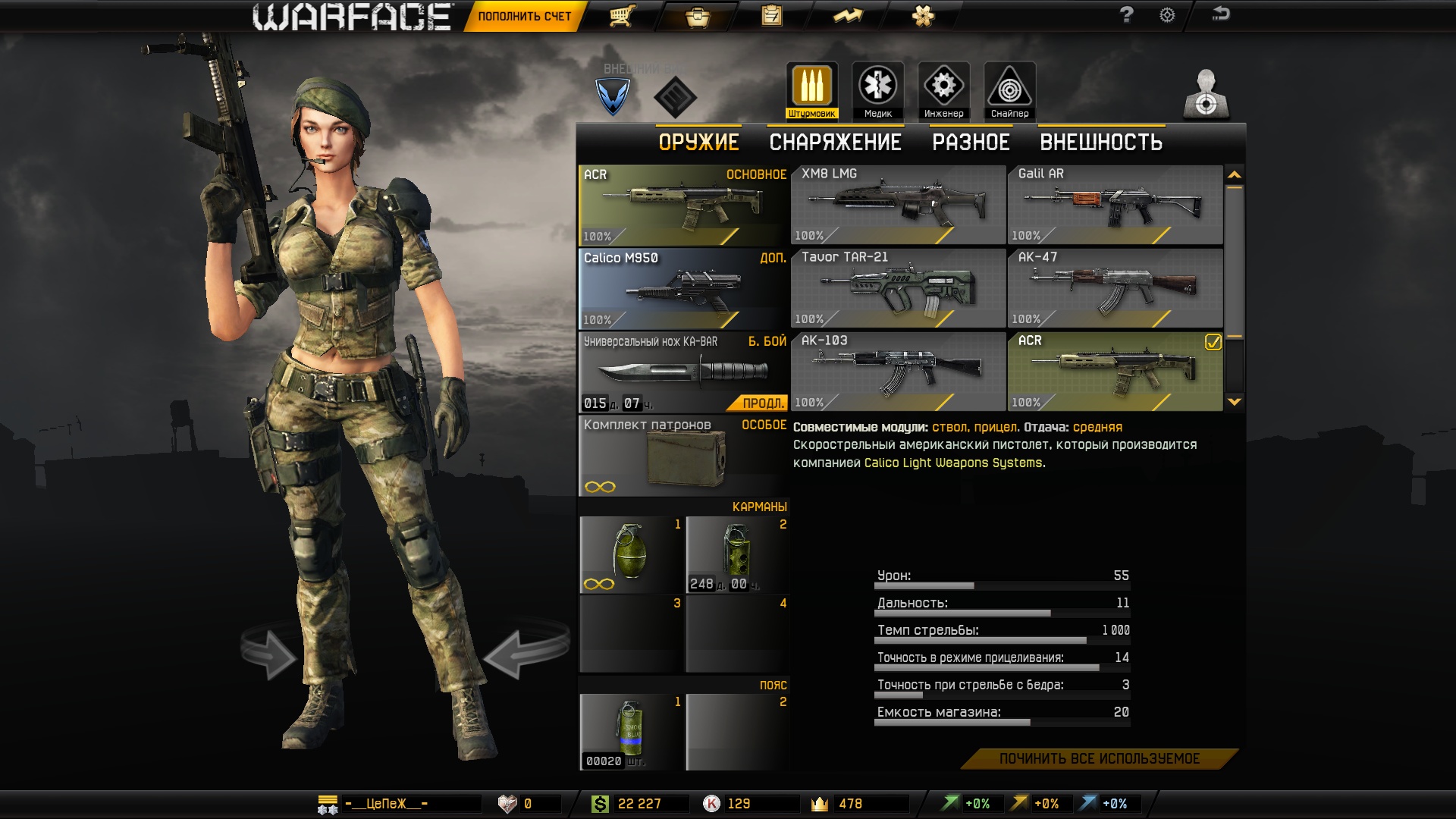The image size is (1456, 819).
Task: Open the settings gear icon
Action: pyautogui.click(x=1167, y=15)
